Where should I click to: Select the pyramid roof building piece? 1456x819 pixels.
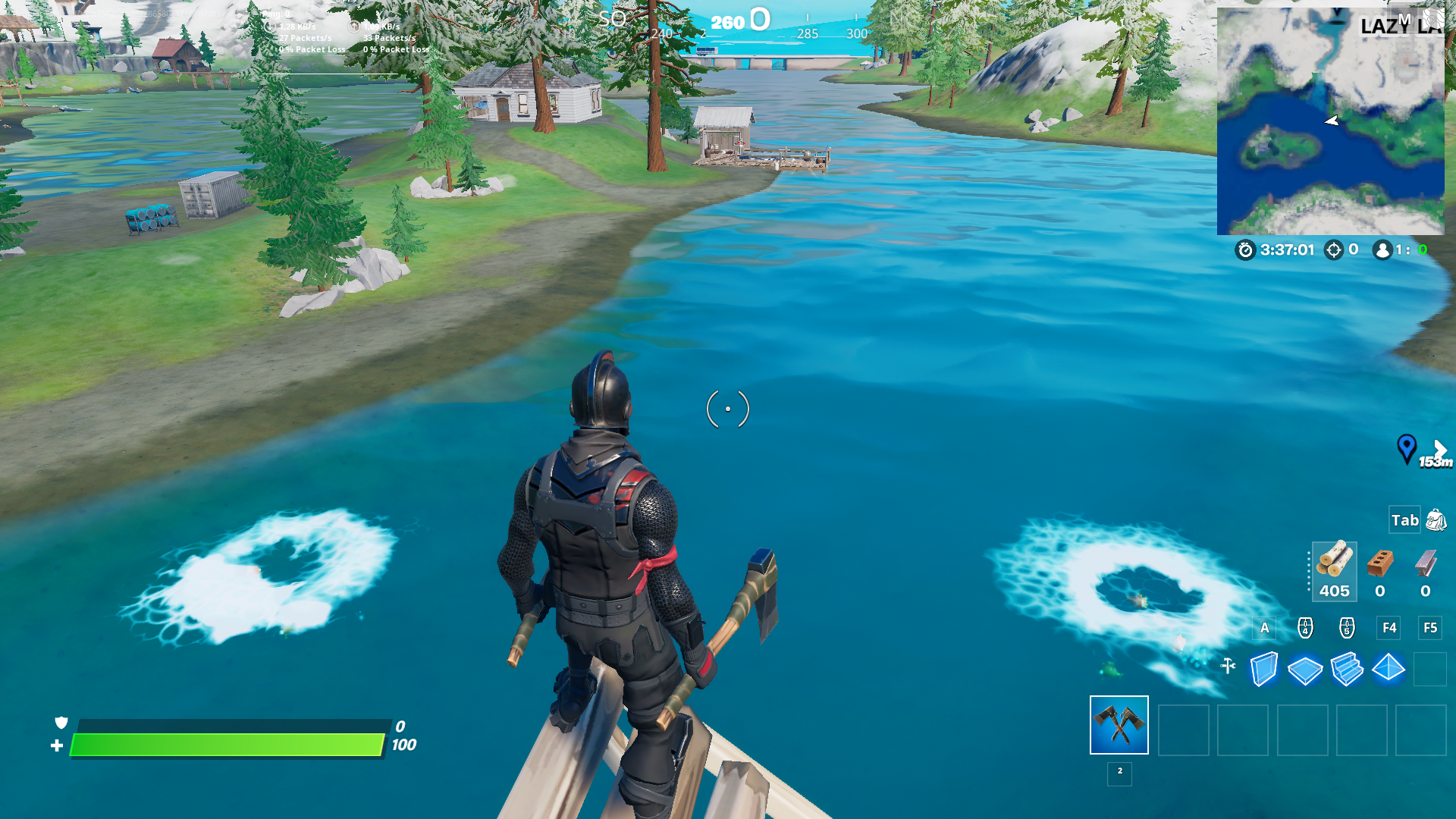[x=1388, y=669]
